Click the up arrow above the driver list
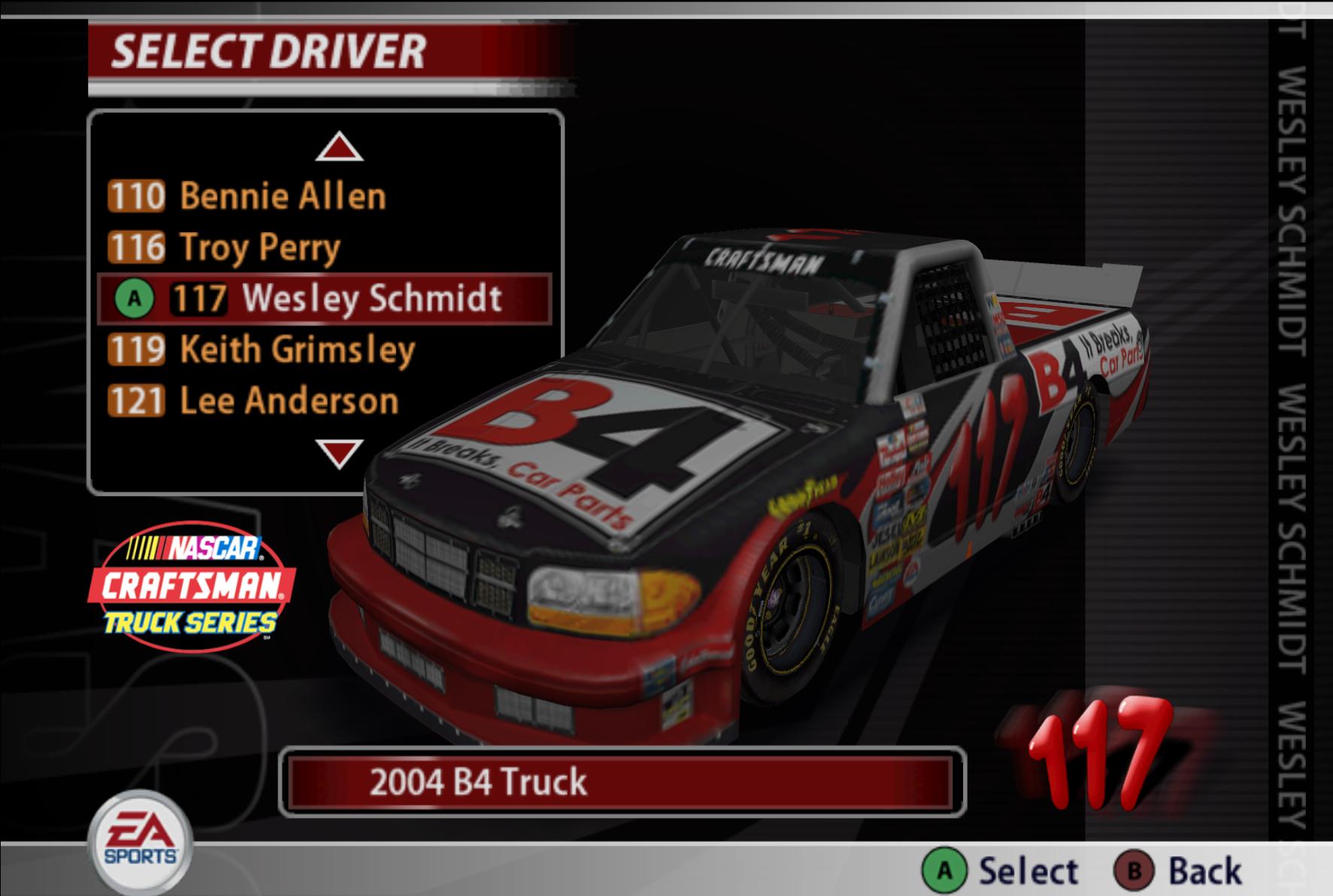Screen dimensions: 1333x896 (339, 147)
